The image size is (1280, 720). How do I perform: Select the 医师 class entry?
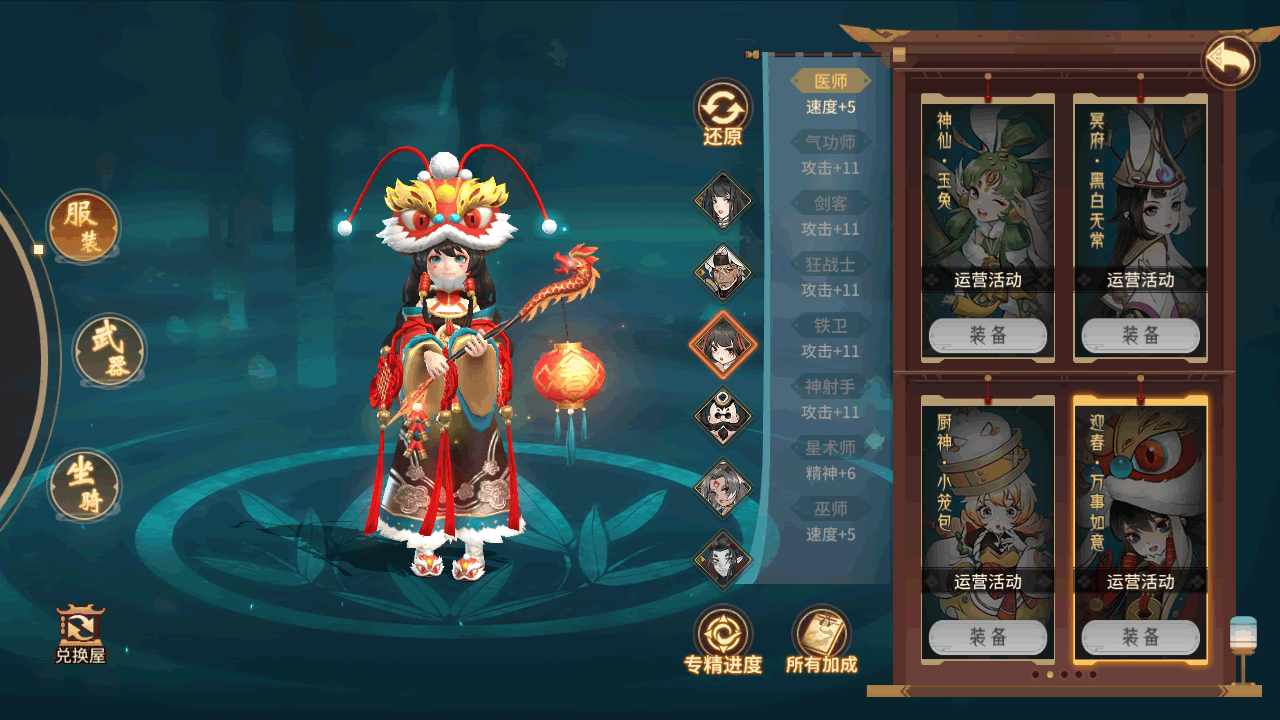coord(830,82)
